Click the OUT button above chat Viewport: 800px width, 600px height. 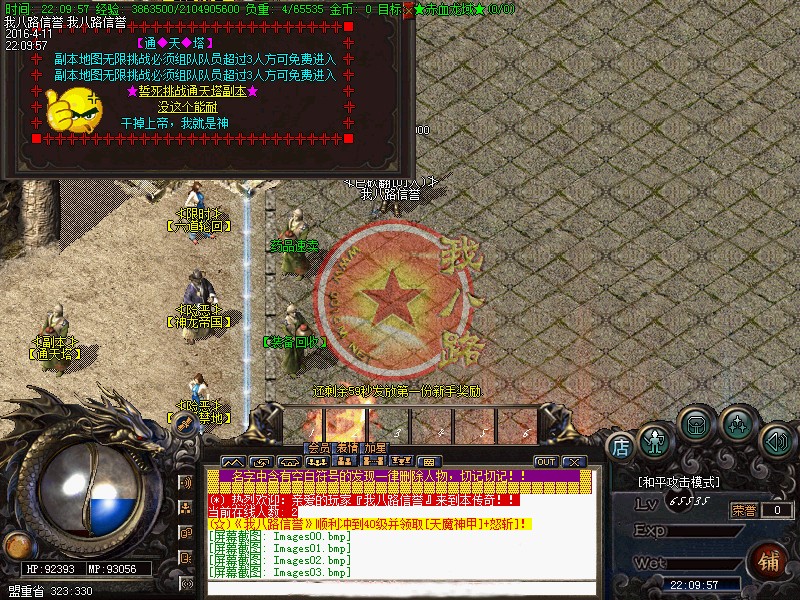(545, 461)
